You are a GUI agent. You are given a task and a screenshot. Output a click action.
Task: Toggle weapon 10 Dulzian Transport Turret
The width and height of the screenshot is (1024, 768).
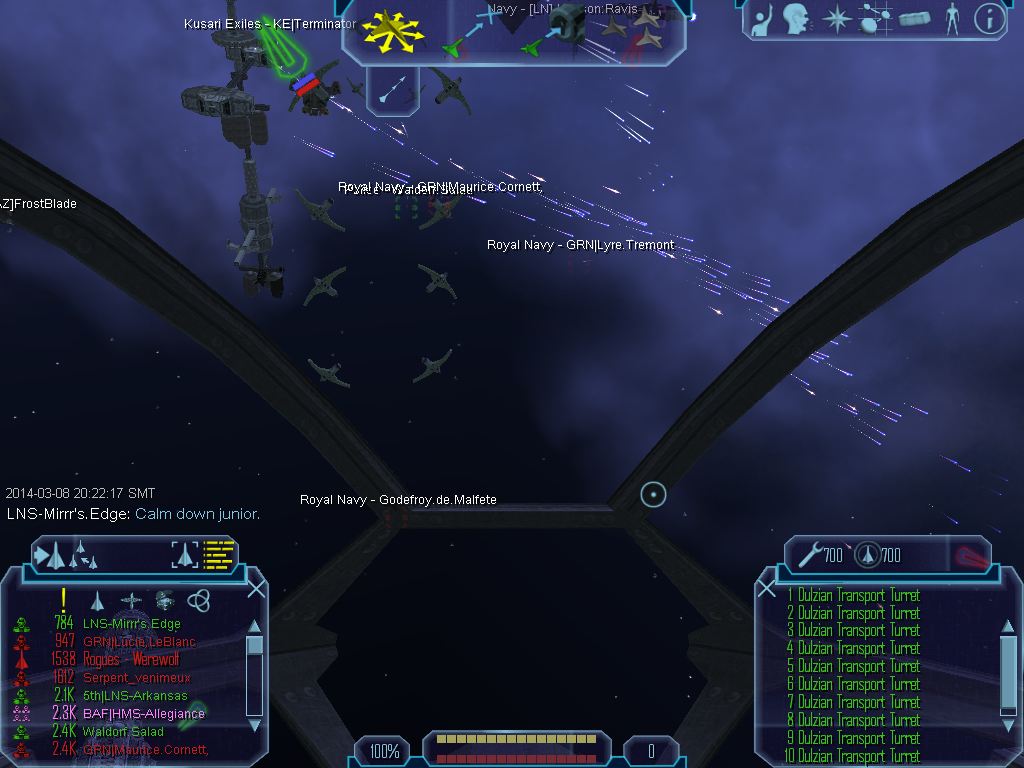(x=858, y=756)
